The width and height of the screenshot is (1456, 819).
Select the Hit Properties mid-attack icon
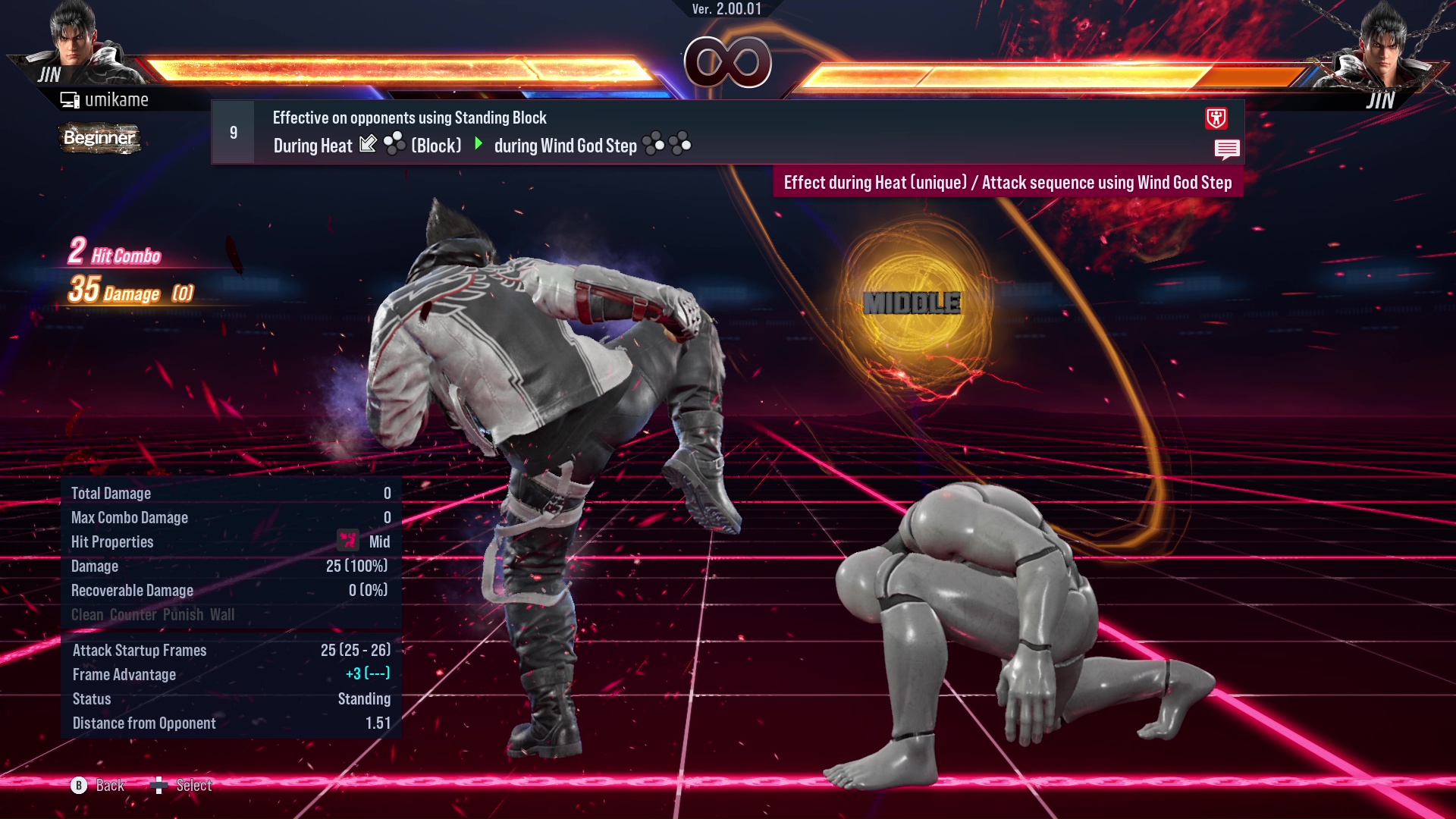pos(347,541)
